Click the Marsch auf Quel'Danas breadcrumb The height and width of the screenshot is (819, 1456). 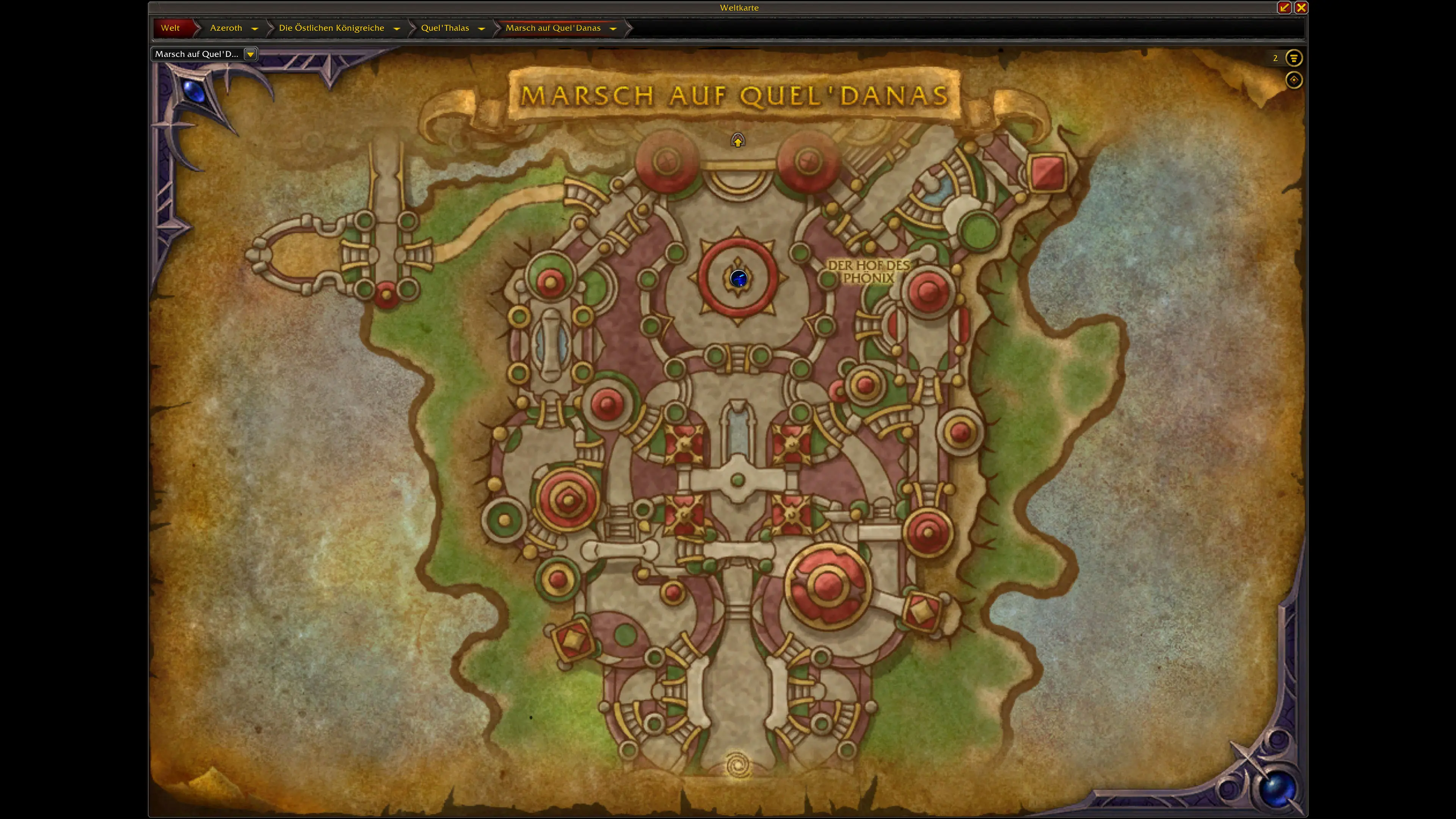point(553,28)
